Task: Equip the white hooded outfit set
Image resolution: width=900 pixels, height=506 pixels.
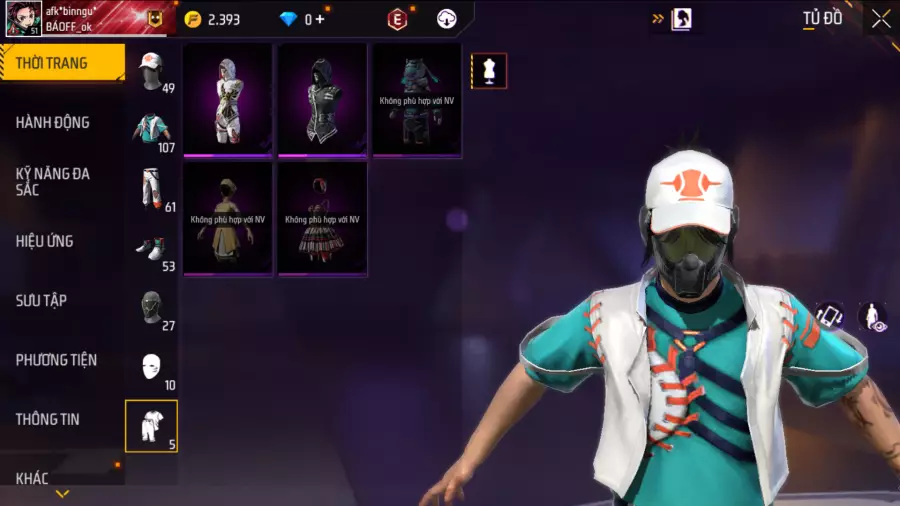Action: coord(228,99)
